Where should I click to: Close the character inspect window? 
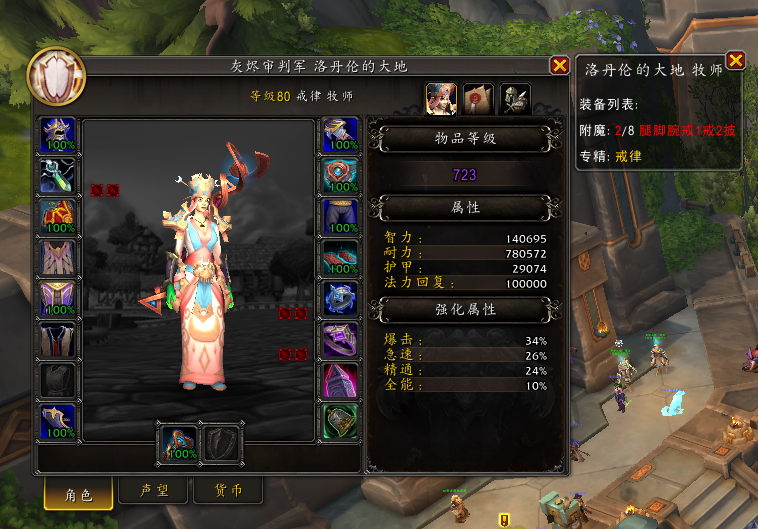point(559,66)
